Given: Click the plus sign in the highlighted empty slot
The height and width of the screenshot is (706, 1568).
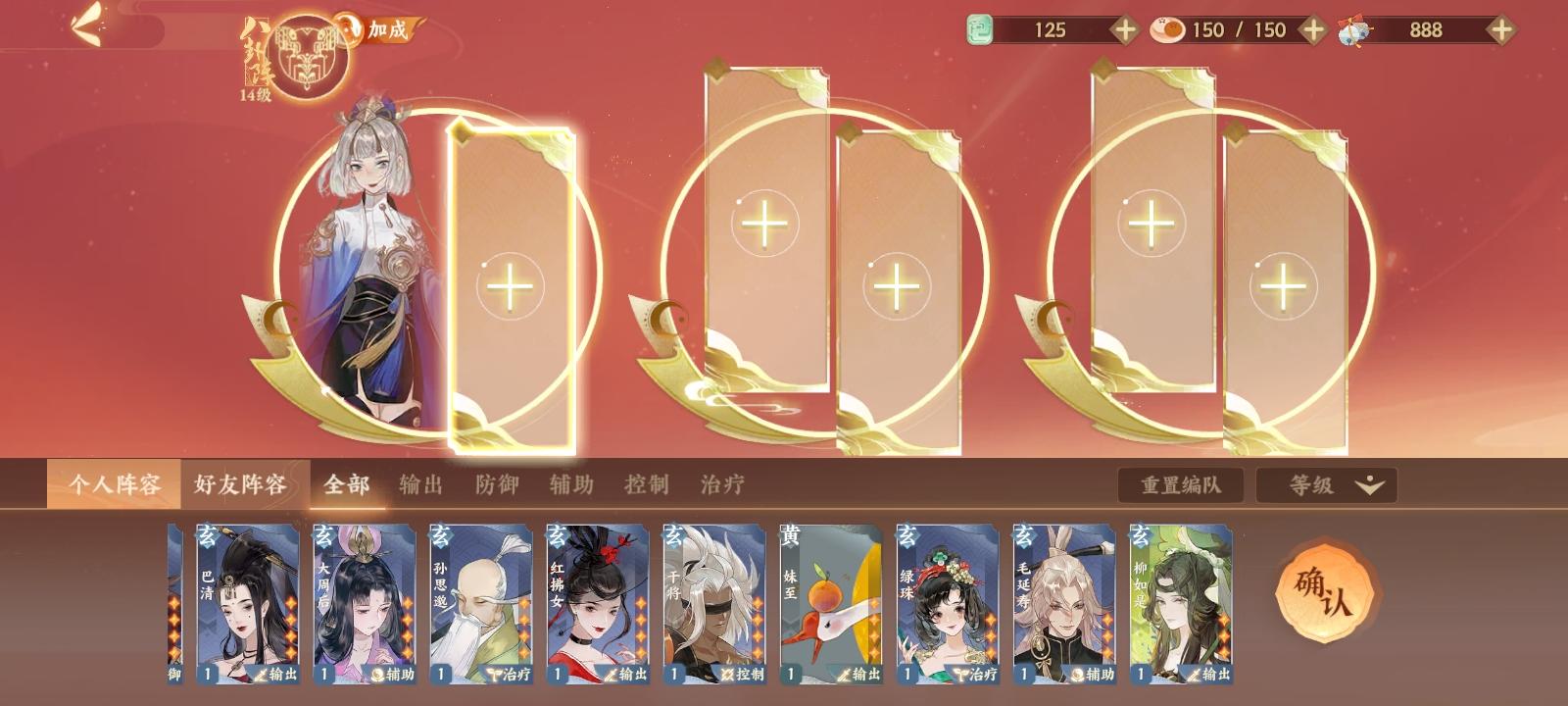Looking at the screenshot, I should click(x=509, y=287).
